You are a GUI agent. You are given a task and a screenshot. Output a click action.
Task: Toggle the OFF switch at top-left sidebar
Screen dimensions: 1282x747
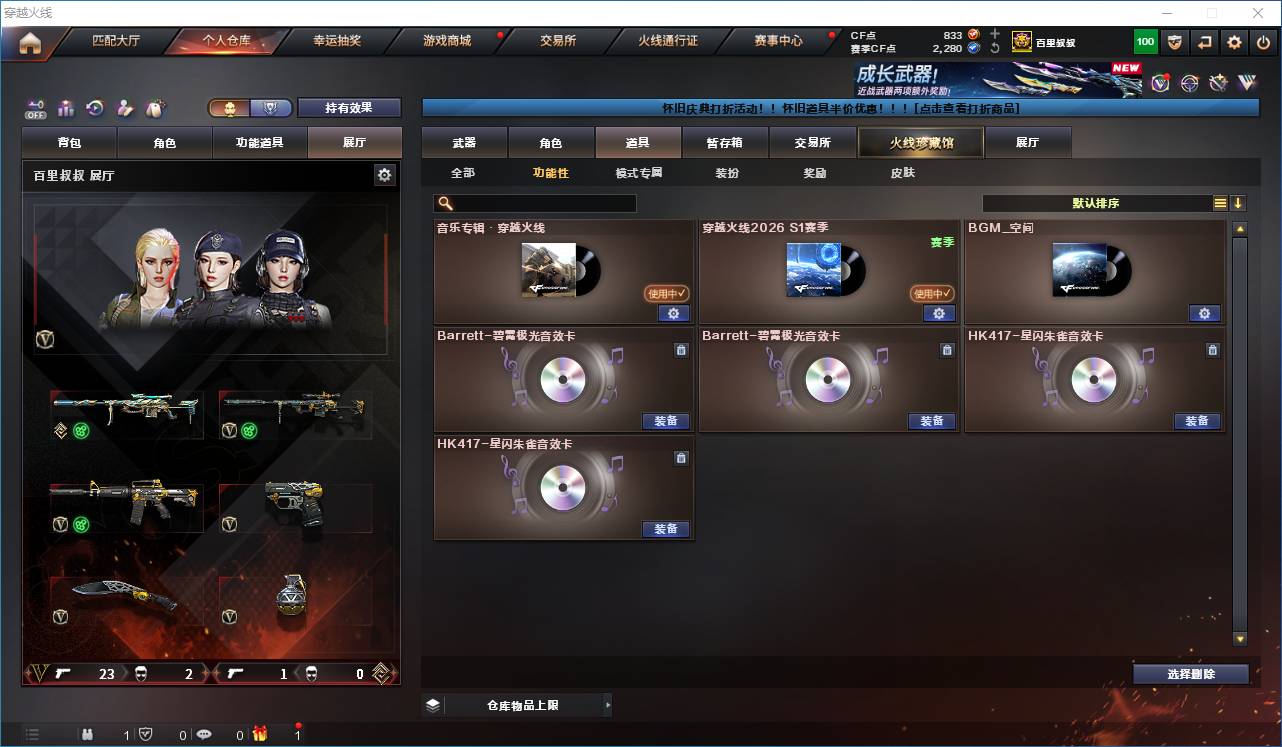[36, 110]
